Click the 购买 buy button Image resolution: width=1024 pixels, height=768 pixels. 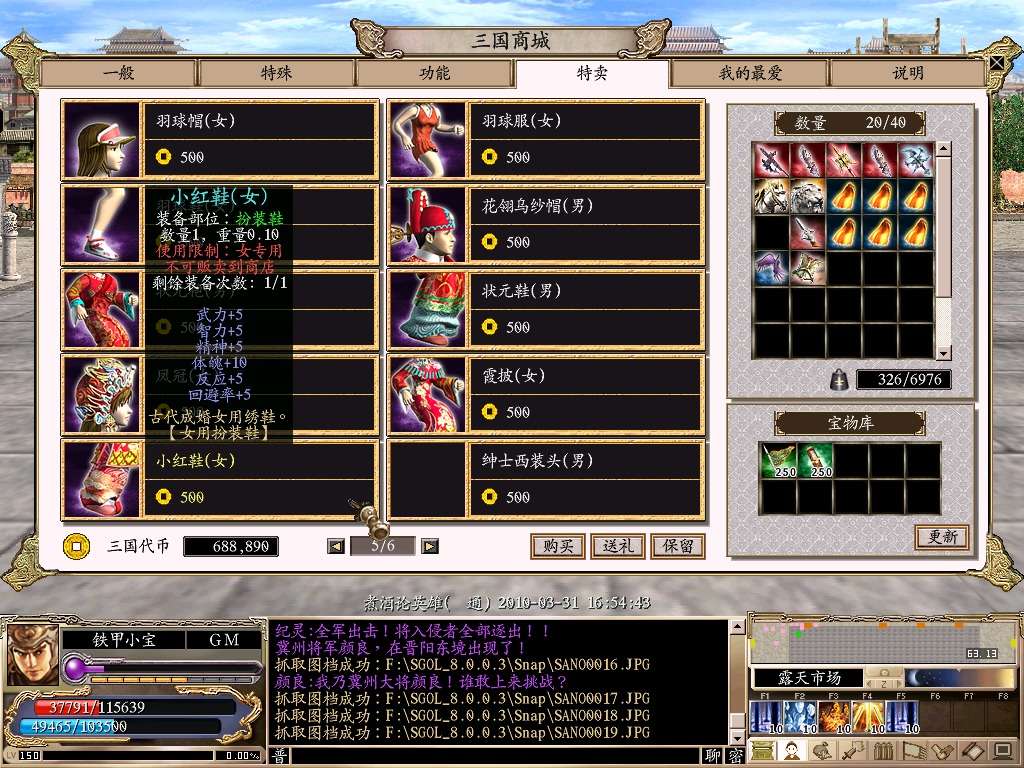click(x=557, y=546)
